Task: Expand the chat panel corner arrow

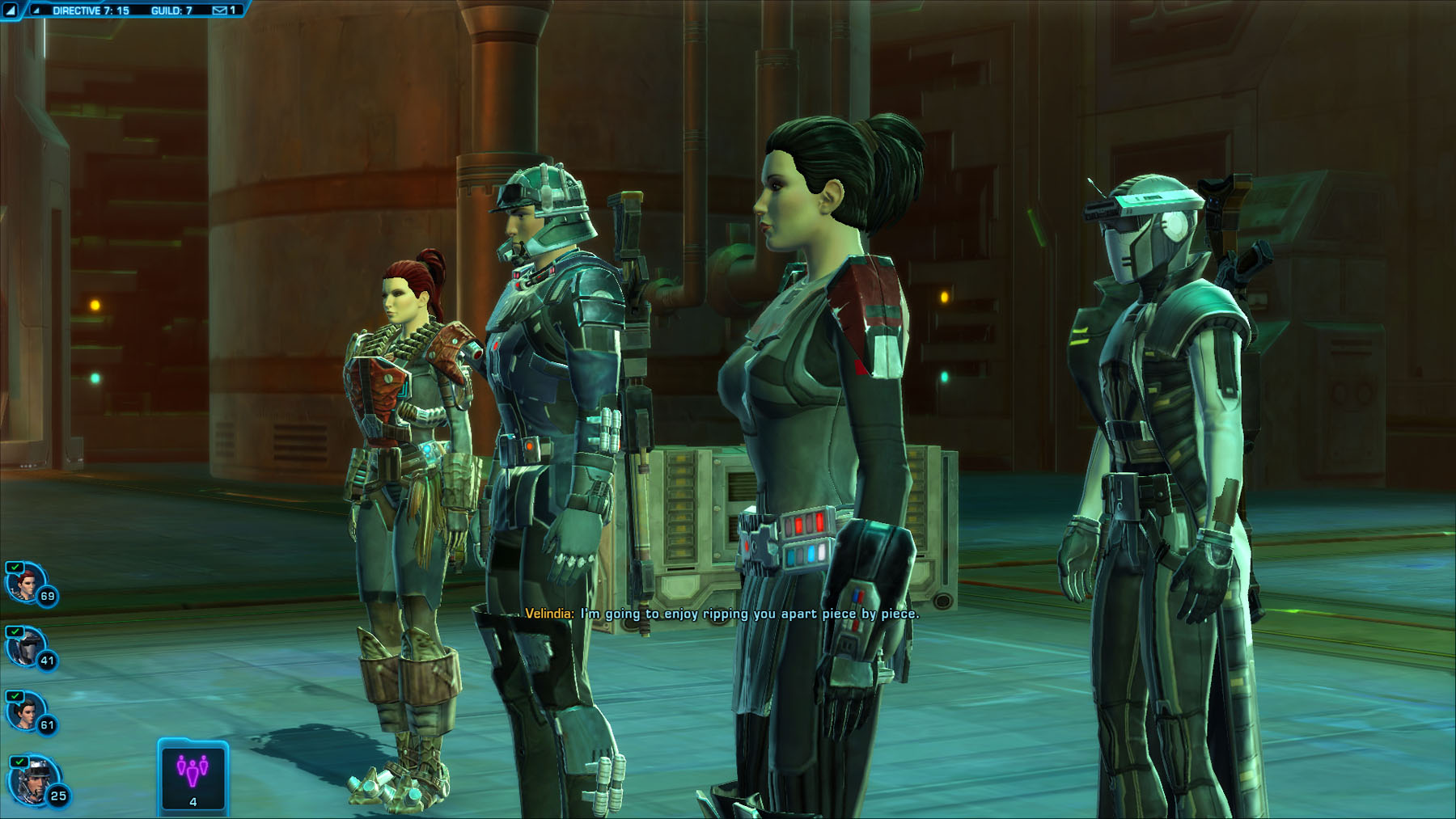Action: click(11, 11)
